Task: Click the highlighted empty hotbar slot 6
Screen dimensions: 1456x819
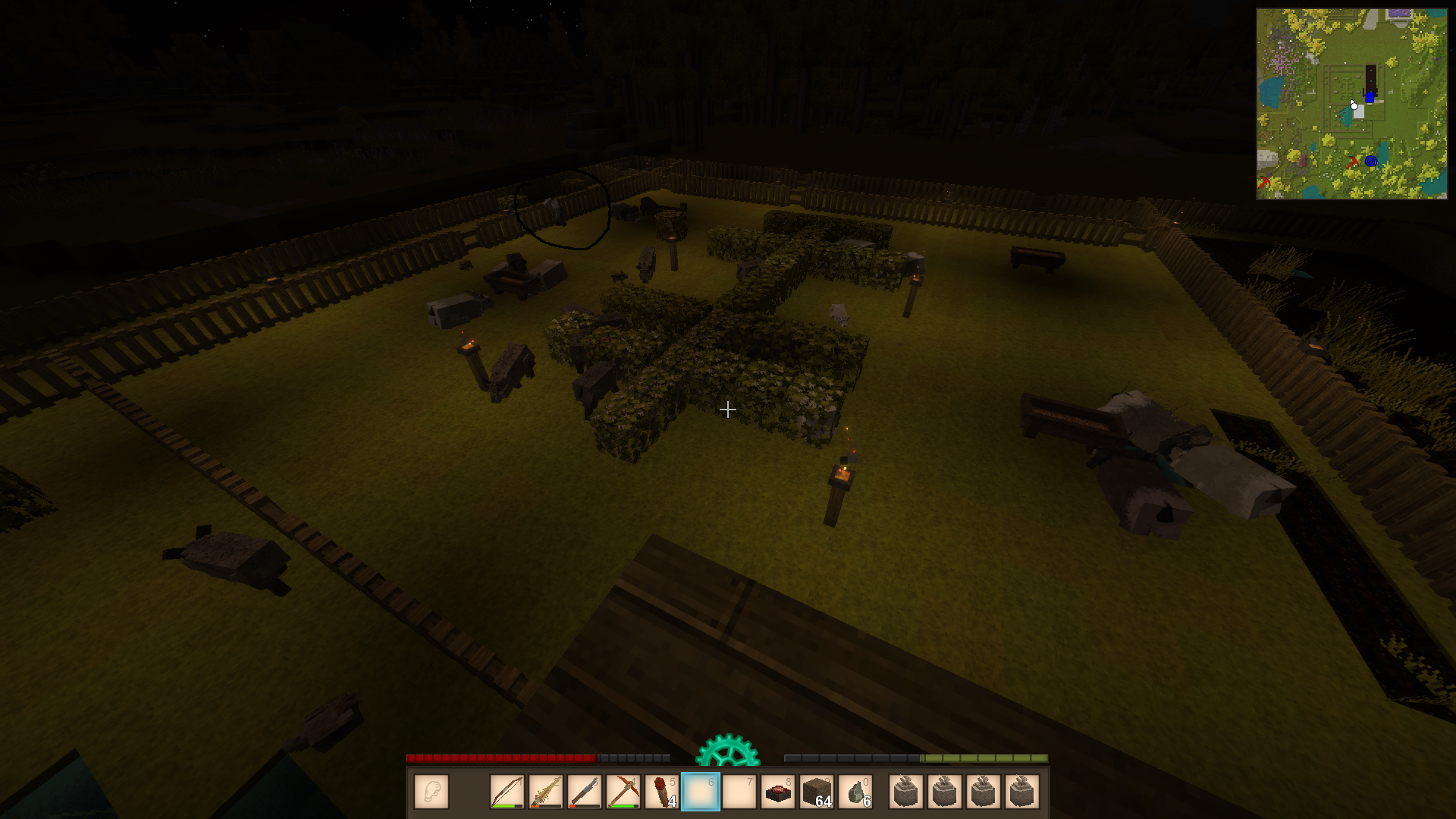Action: 701,792
